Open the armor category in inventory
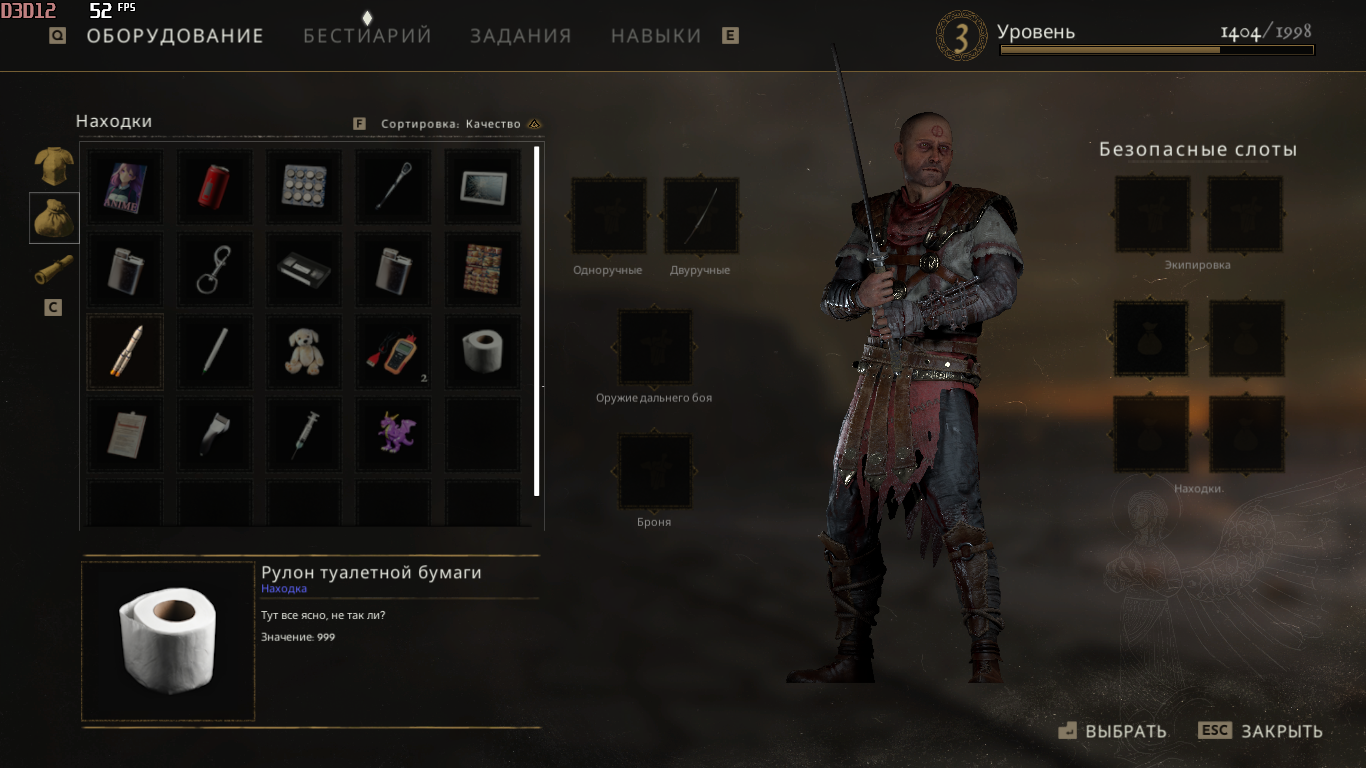1366x768 pixels. (54, 166)
